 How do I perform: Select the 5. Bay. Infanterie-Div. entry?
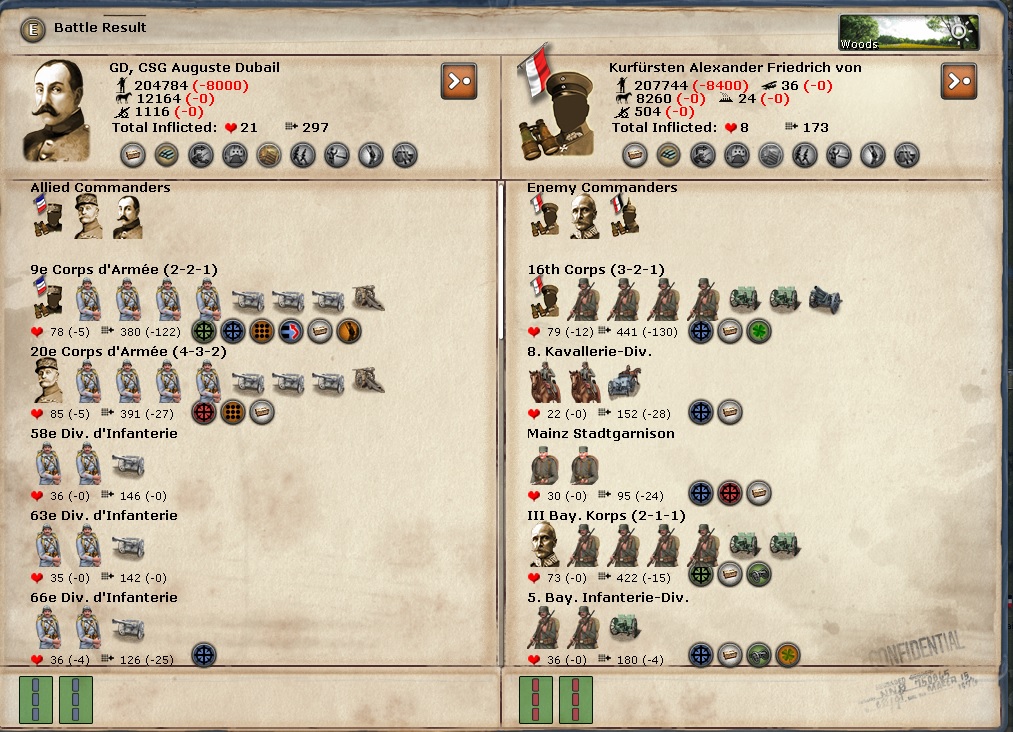coord(608,598)
